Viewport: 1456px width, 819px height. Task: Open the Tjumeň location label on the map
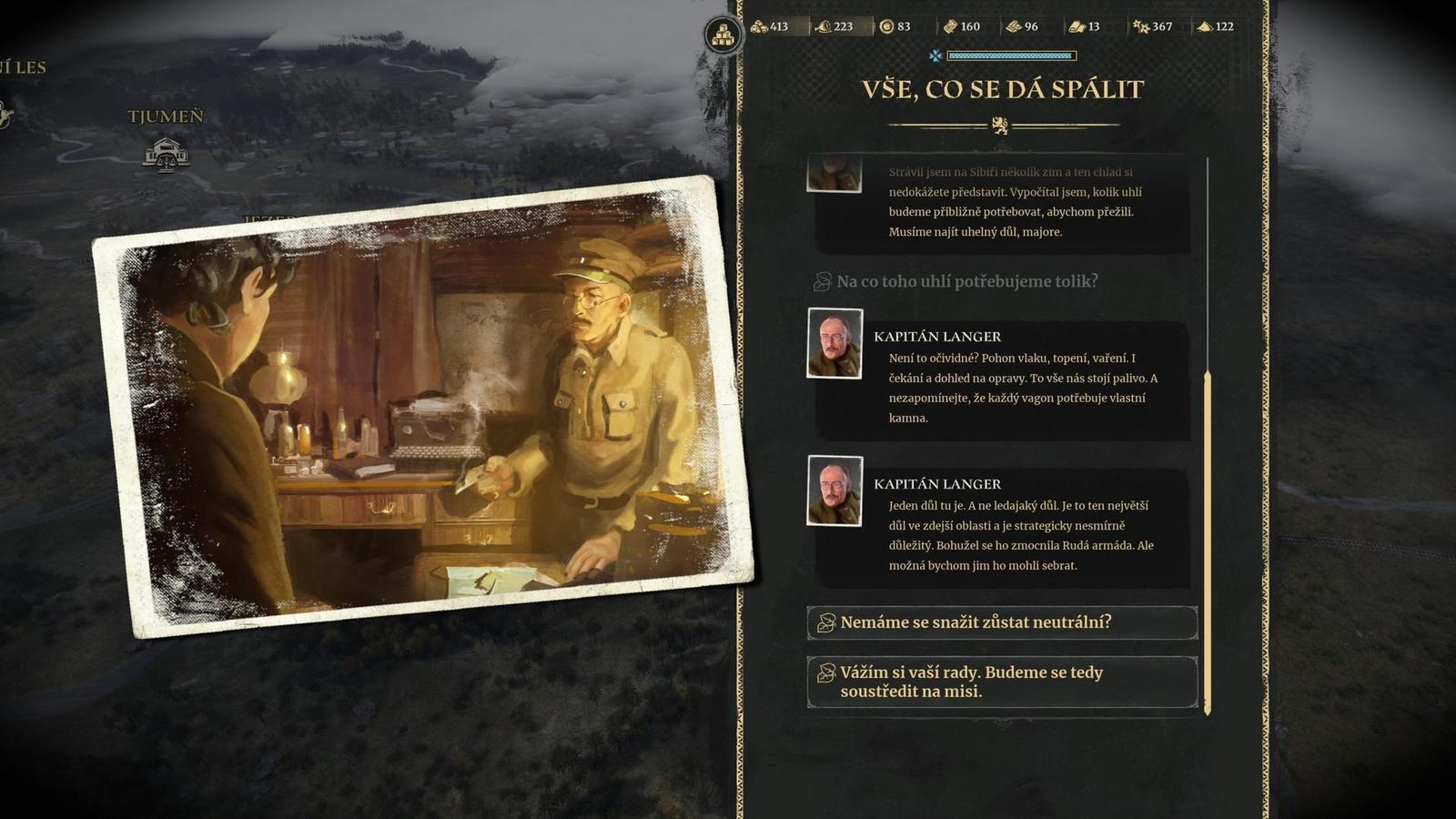(167, 116)
